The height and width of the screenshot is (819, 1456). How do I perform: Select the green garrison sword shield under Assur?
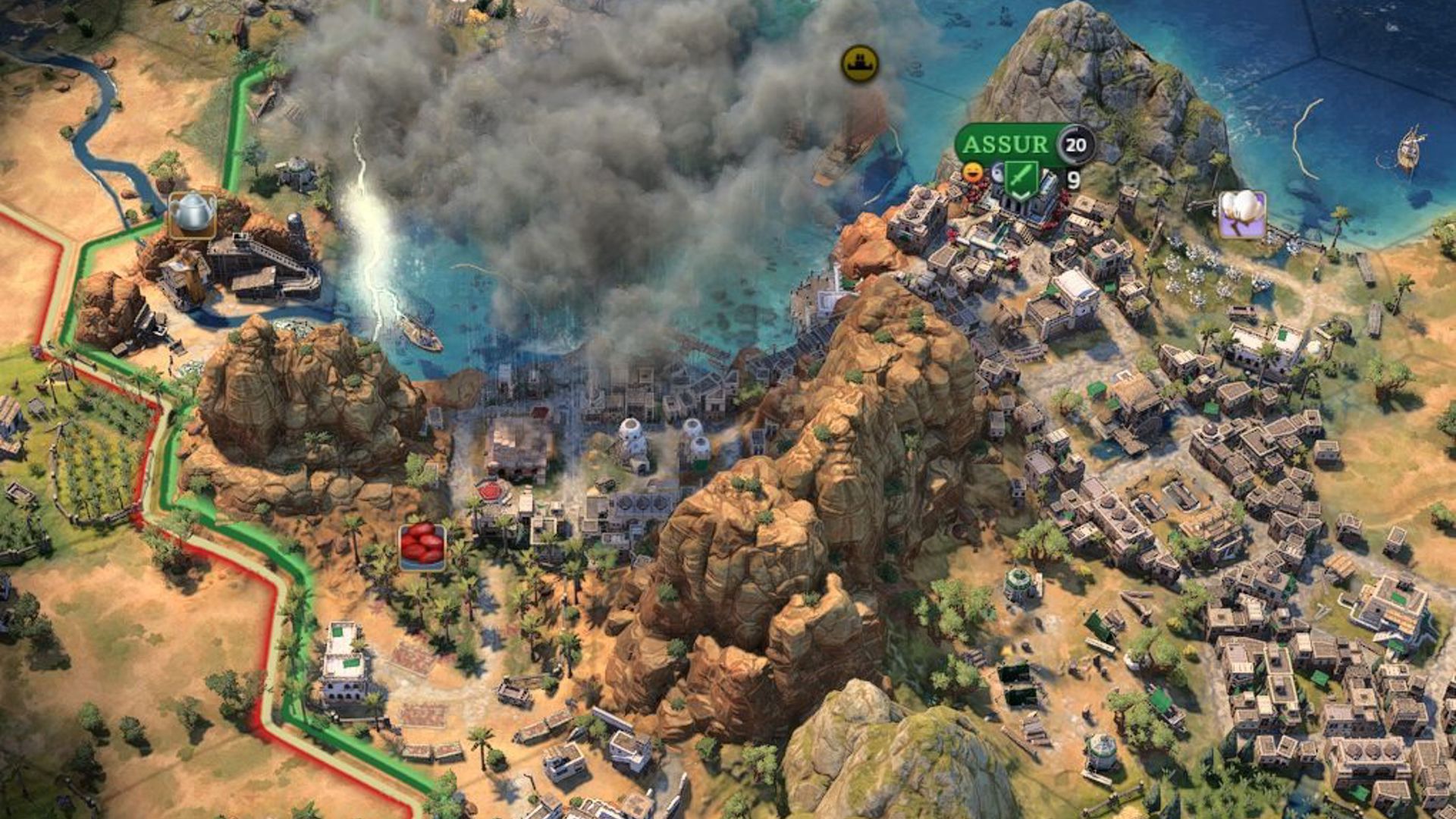point(1021,176)
